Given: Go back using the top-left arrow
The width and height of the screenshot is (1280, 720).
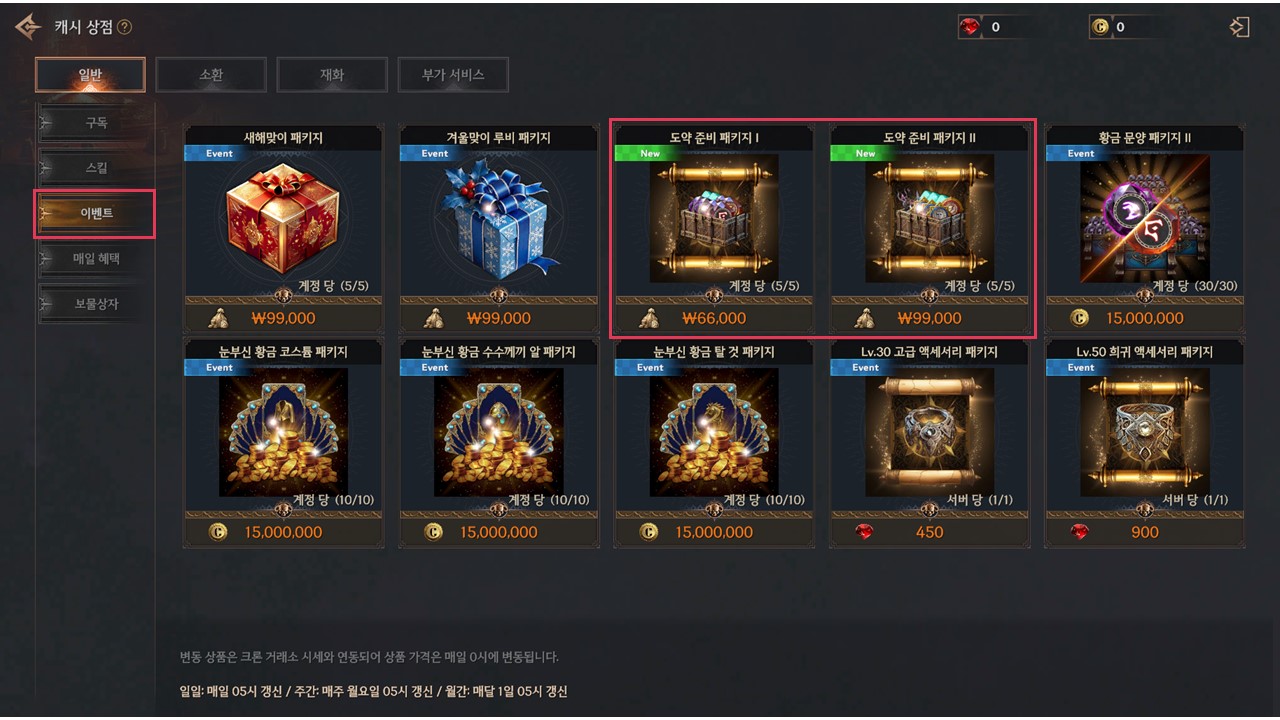Looking at the screenshot, I should (x=27, y=27).
